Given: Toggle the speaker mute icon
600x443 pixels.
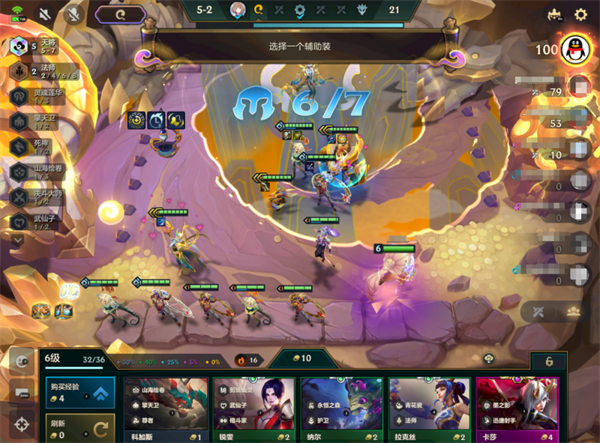Looking at the screenshot, I should point(44,15).
